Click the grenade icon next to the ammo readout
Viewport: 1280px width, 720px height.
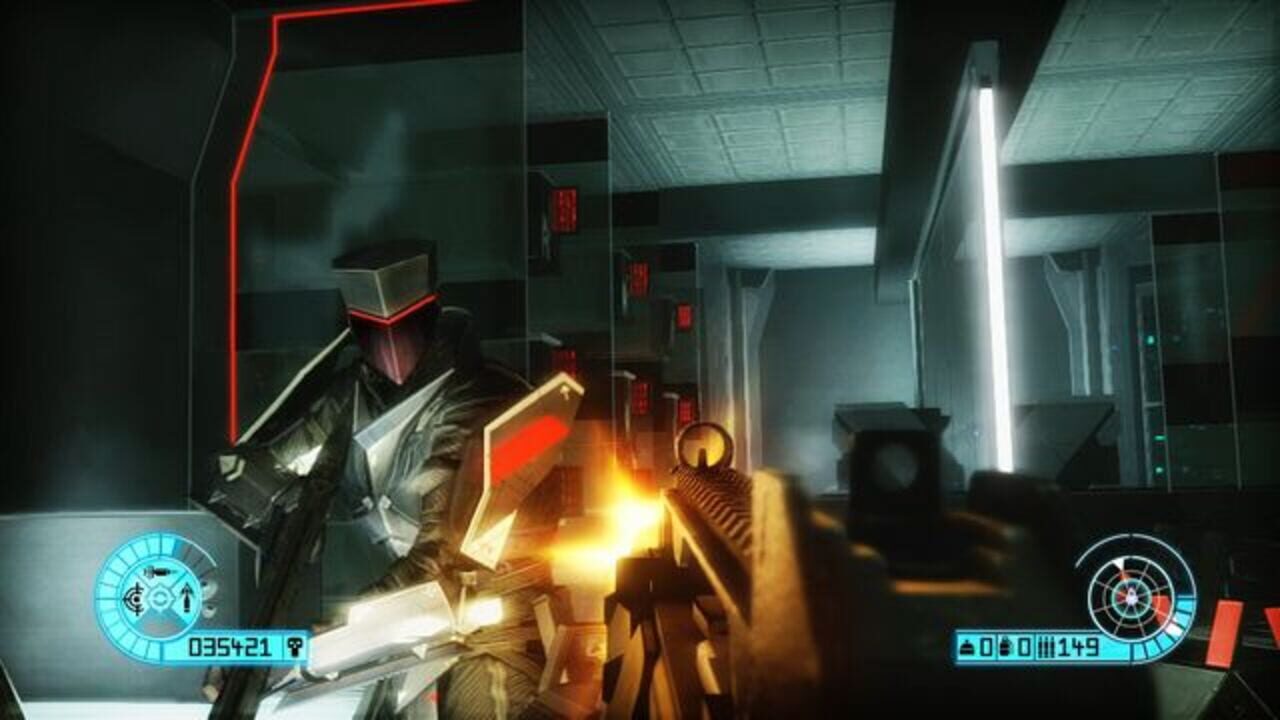click(x=1006, y=646)
